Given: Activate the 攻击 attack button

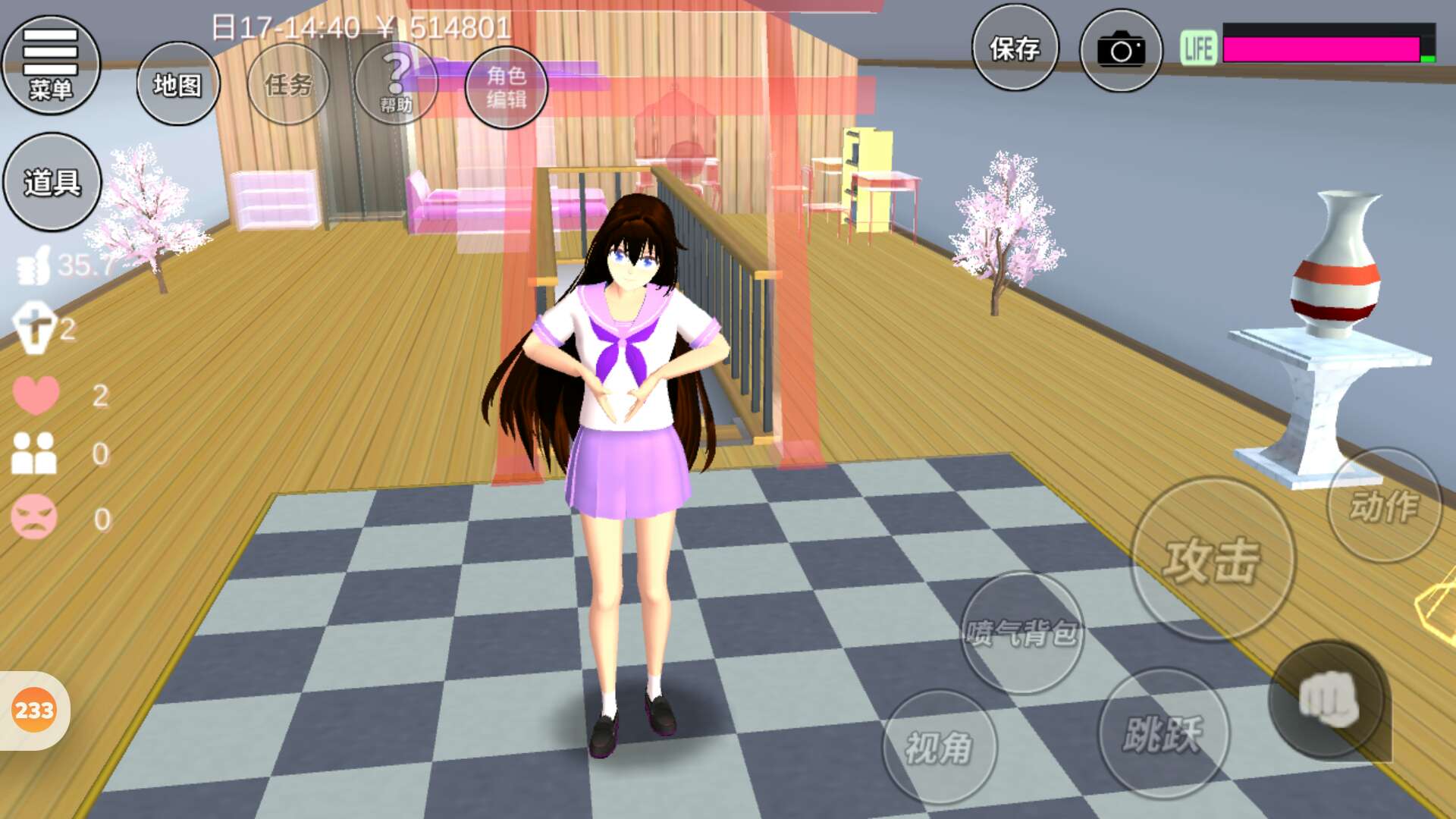Looking at the screenshot, I should click(x=1212, y=560).
